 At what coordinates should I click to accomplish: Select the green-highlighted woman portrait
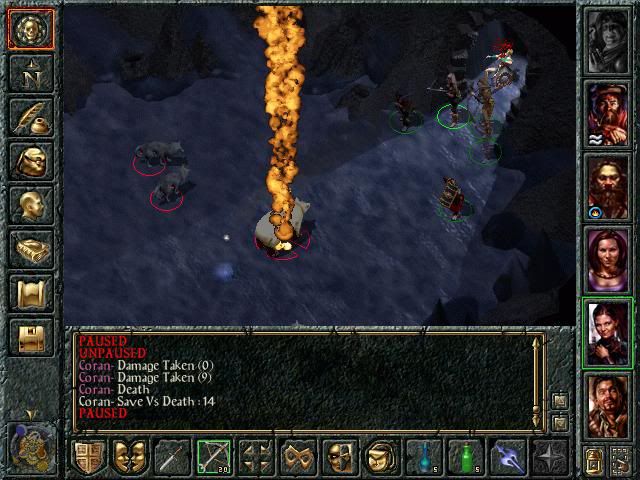pyautogui.click(x=608, y=333)
